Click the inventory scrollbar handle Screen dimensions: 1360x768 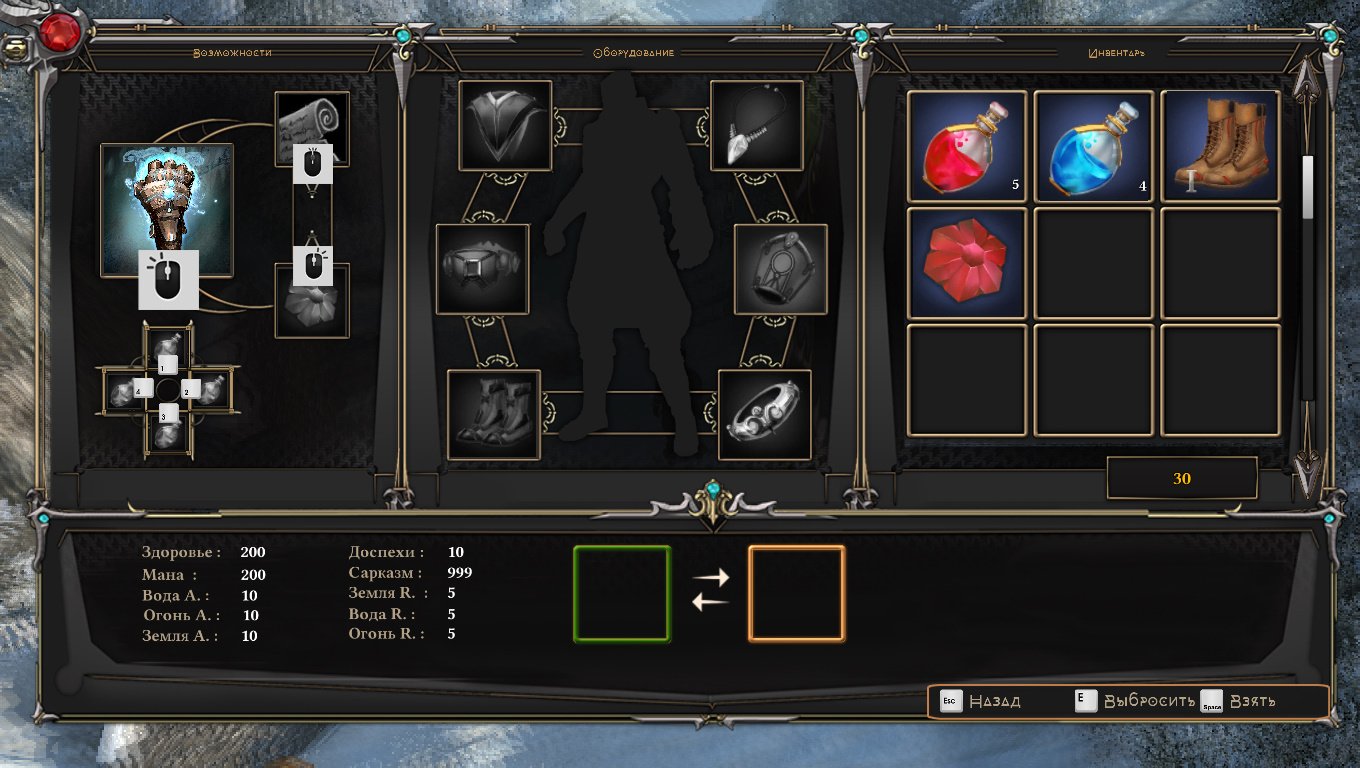click(1307, 187)
